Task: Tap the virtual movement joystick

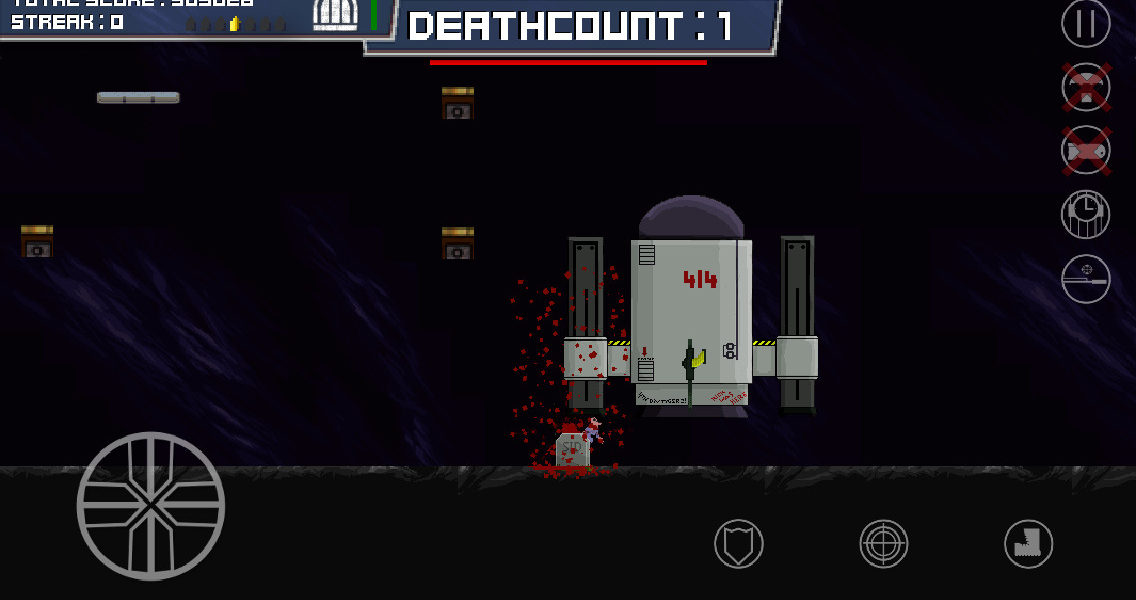Action: point(151,506)
